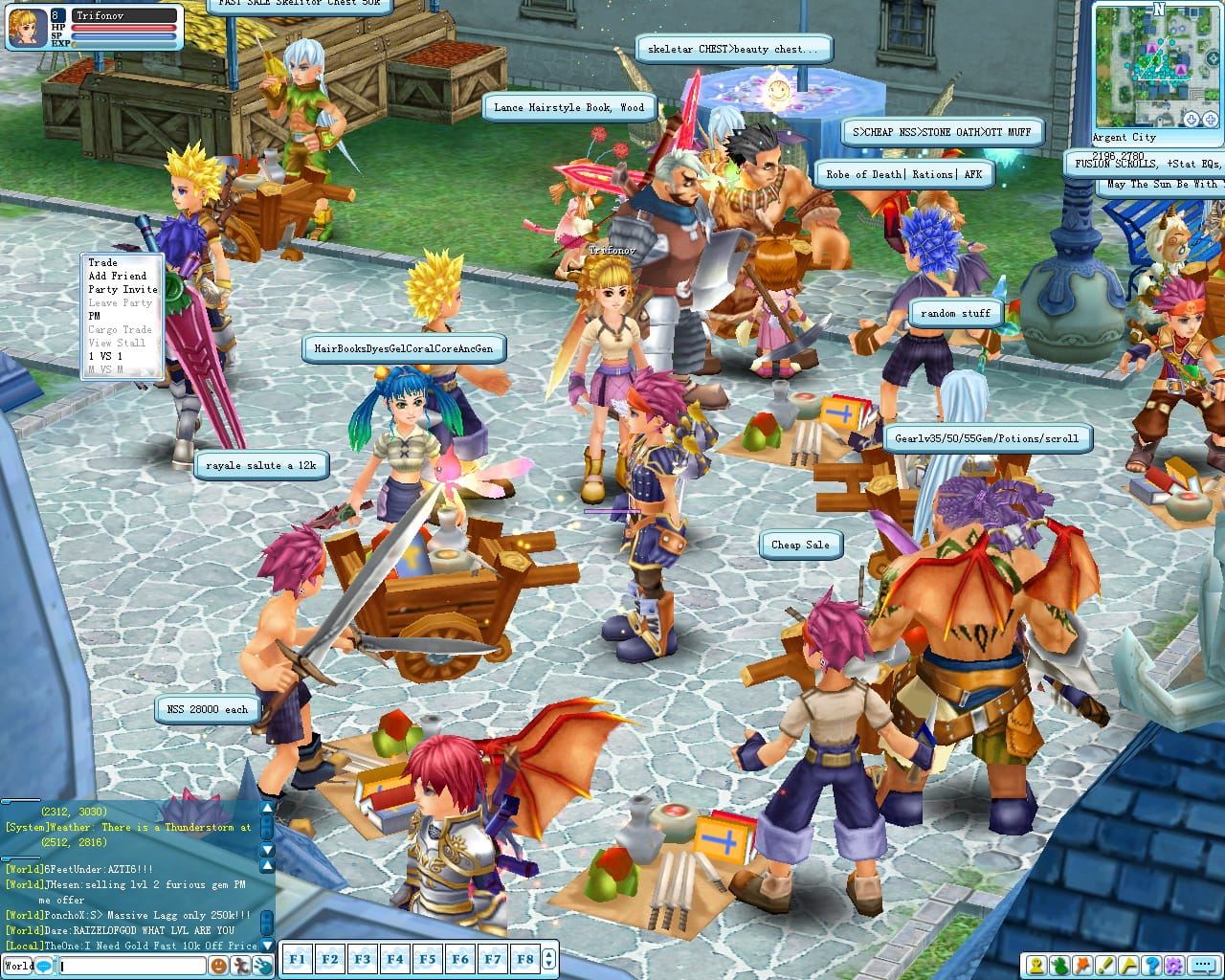Zoom in the minimap with the plus button
1225x980 pixels.
pyautogui.click(x=1210, y=120)
